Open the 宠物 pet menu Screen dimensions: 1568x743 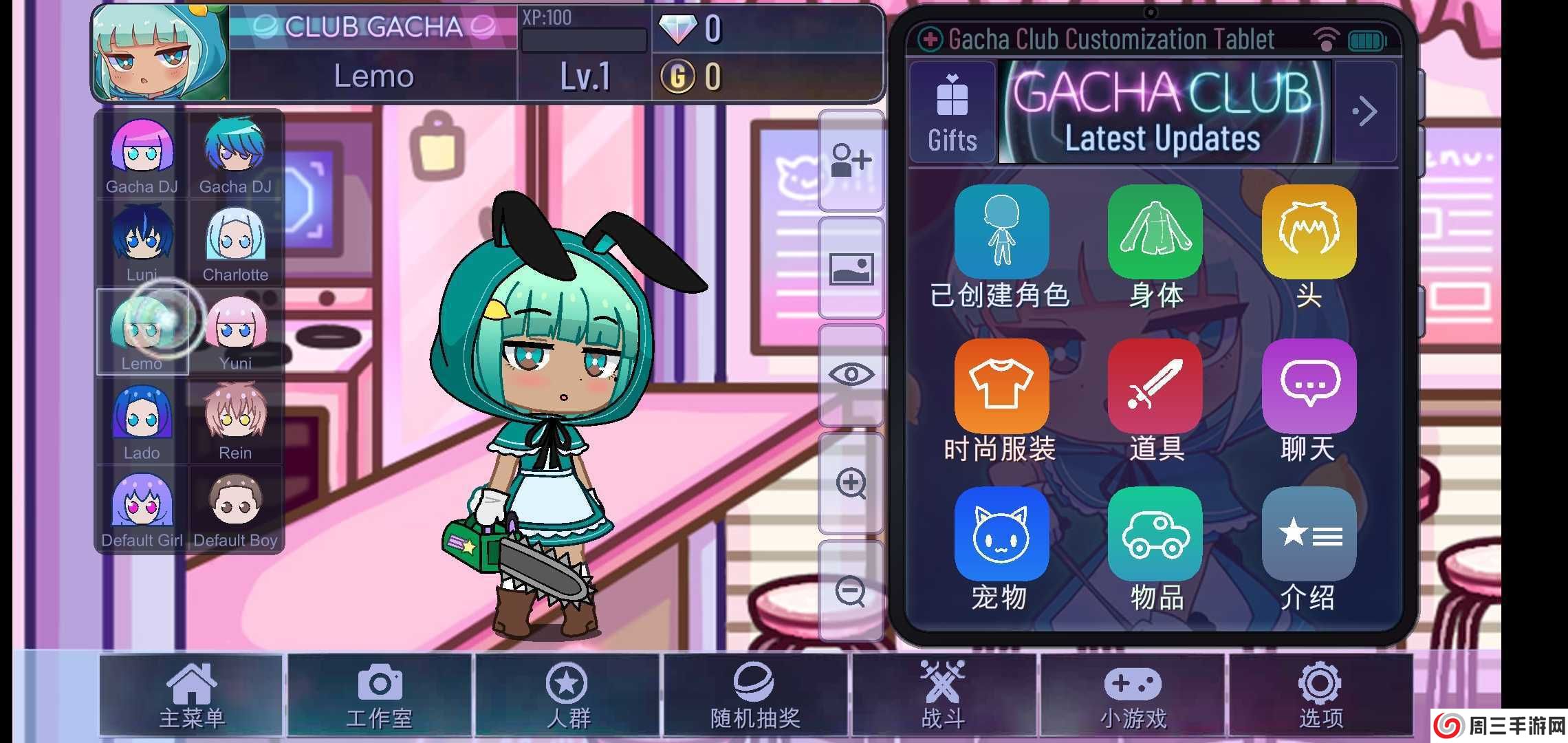click(1001, 535)
